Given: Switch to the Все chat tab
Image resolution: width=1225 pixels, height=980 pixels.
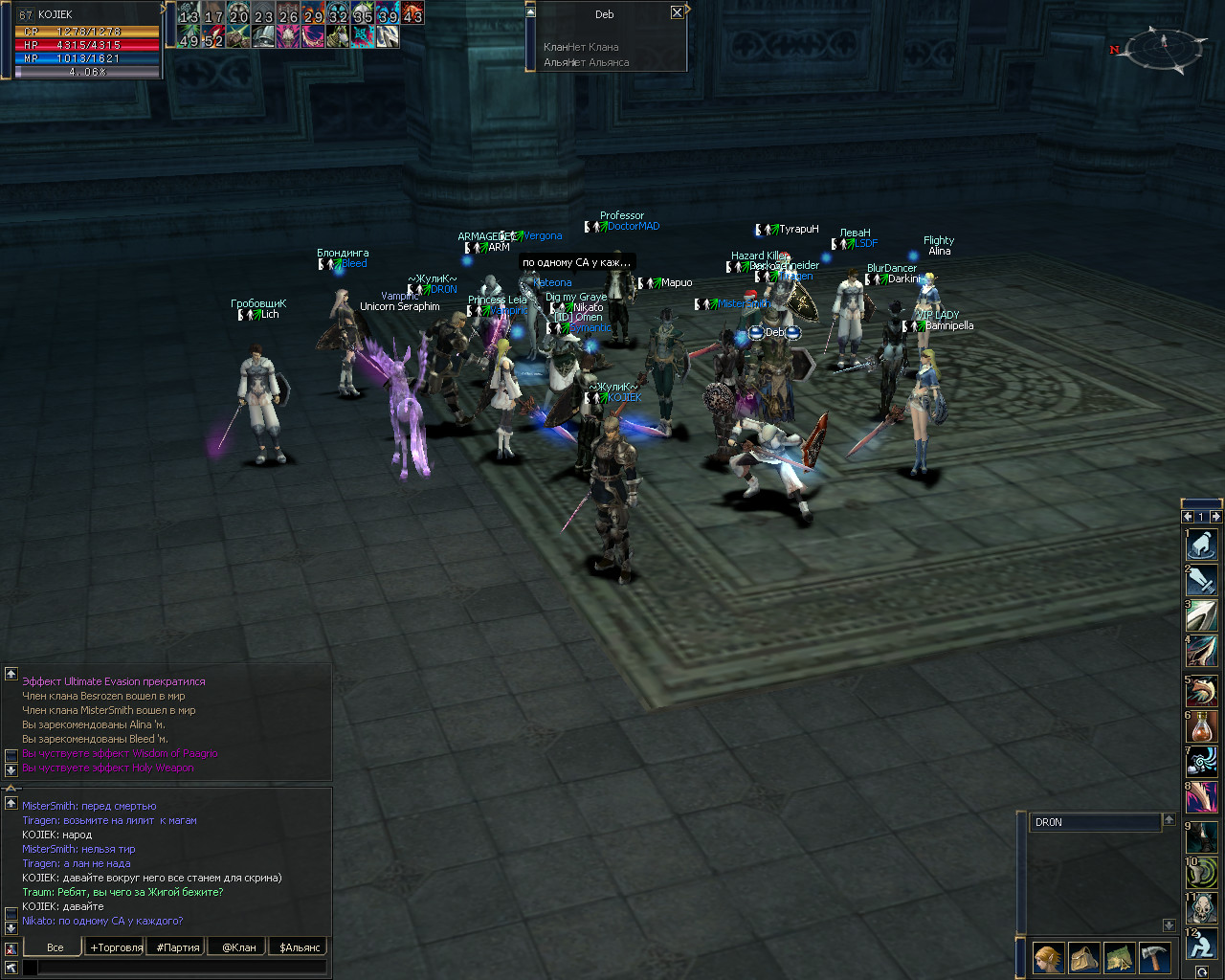Looking at the screenshot, I should click(x=56, y=947).
